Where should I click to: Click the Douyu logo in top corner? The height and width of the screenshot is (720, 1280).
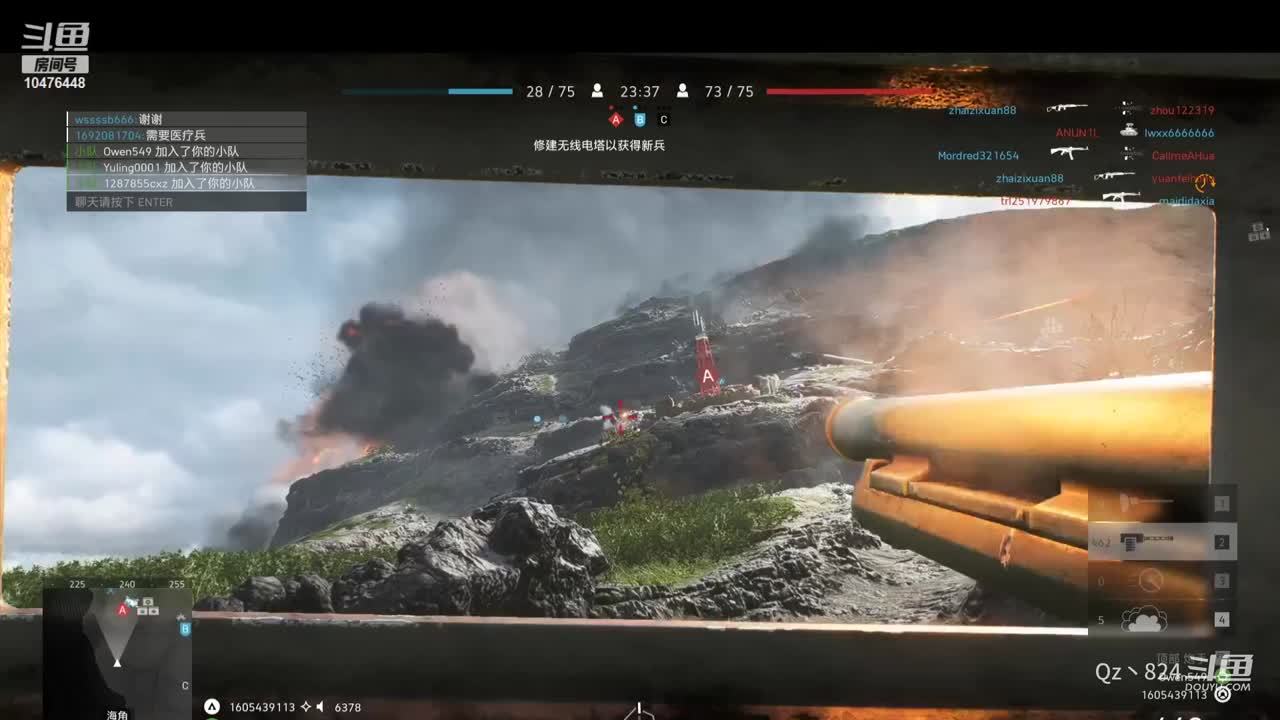point(56,47)
